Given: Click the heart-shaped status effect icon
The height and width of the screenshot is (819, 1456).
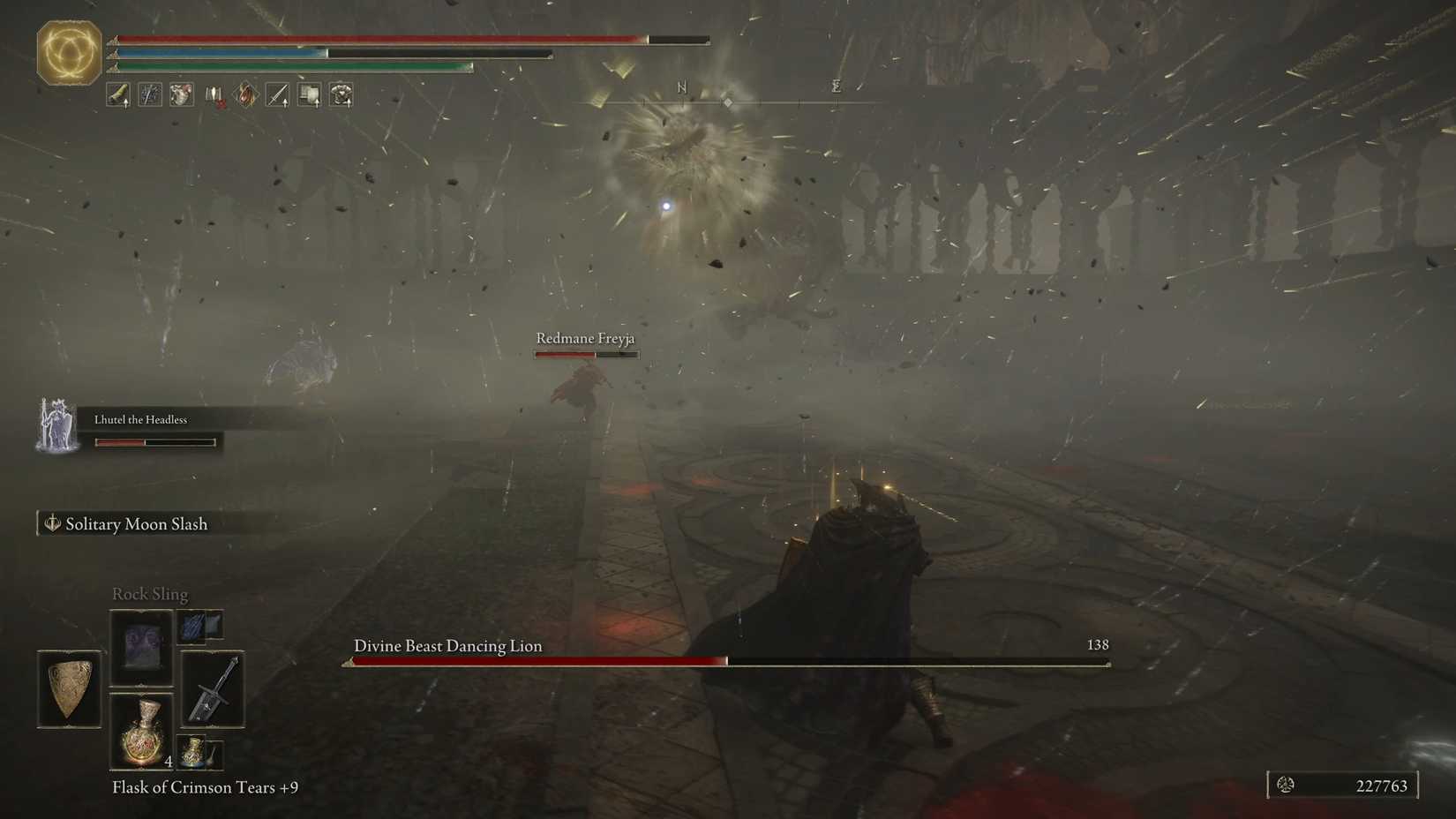Looking at the screenshot, I should click(181, 95).
